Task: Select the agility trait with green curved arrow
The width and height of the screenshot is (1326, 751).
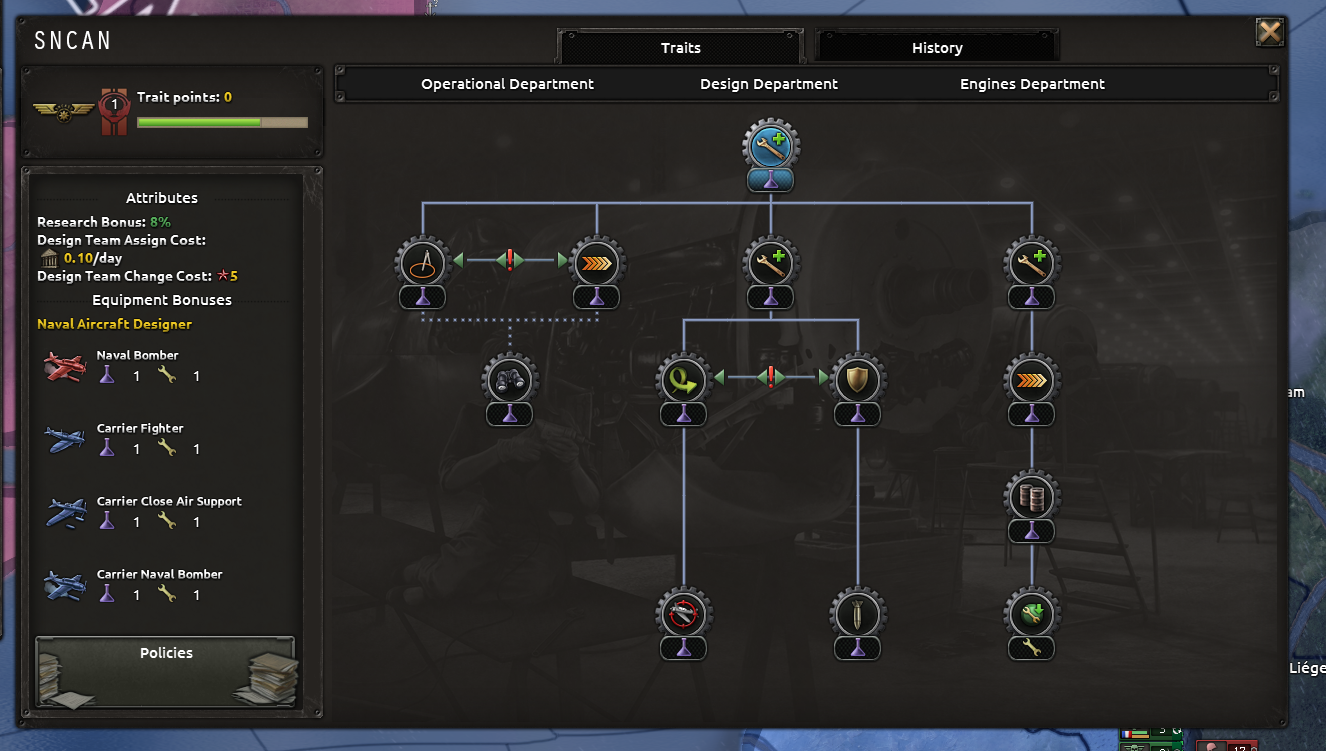Action: [683, 379]
